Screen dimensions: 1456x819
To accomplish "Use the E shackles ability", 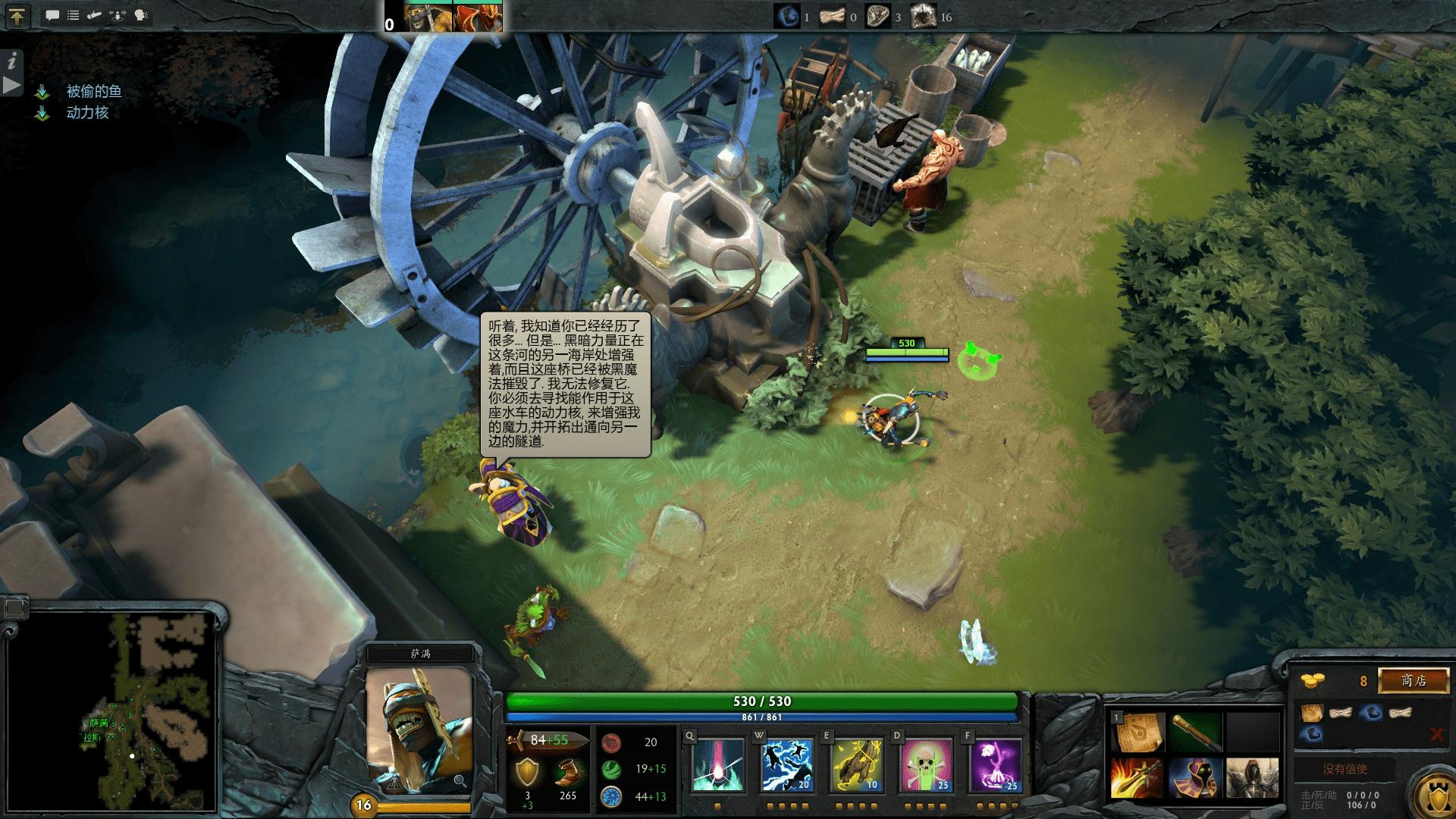I will coord(856,764).
